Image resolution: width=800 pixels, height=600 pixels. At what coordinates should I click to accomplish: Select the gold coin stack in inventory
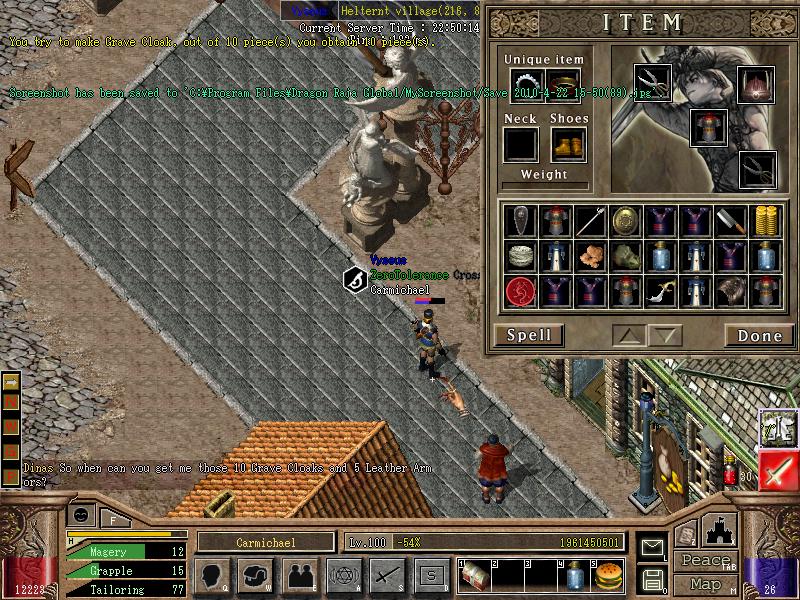pos(765,221)
